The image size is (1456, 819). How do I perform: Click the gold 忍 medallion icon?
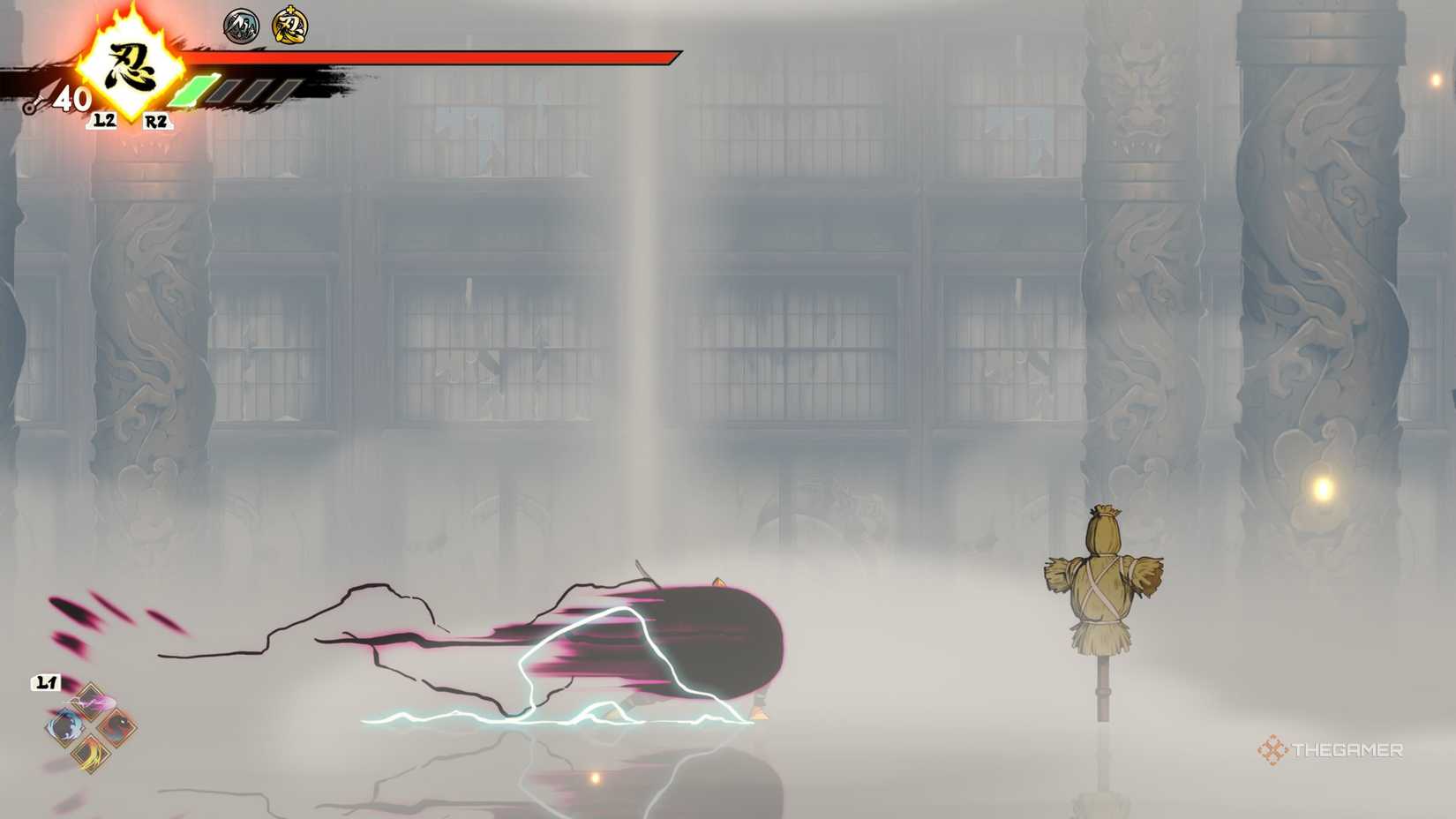[289, 26]
